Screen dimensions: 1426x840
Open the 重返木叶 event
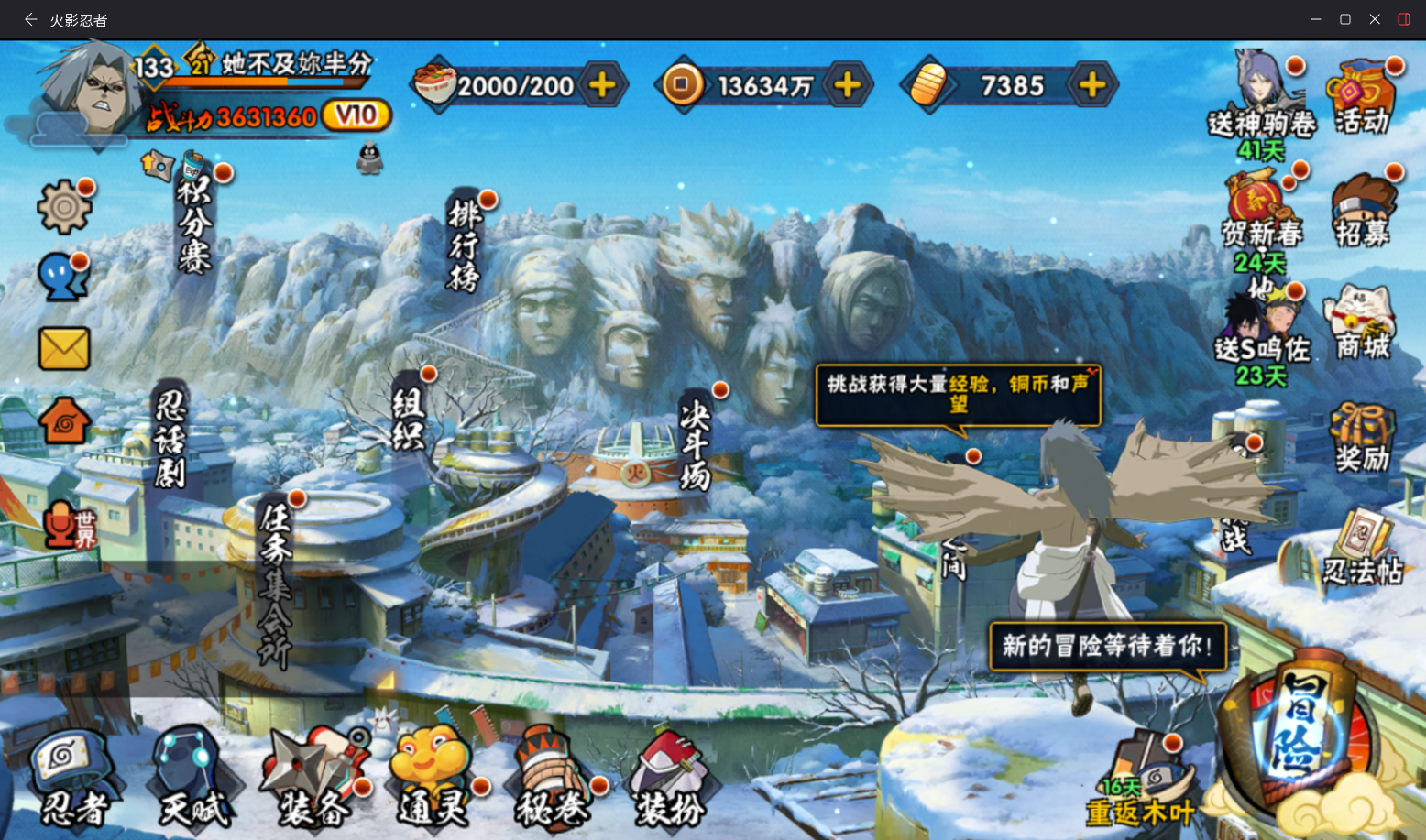tap(1141, 783)
